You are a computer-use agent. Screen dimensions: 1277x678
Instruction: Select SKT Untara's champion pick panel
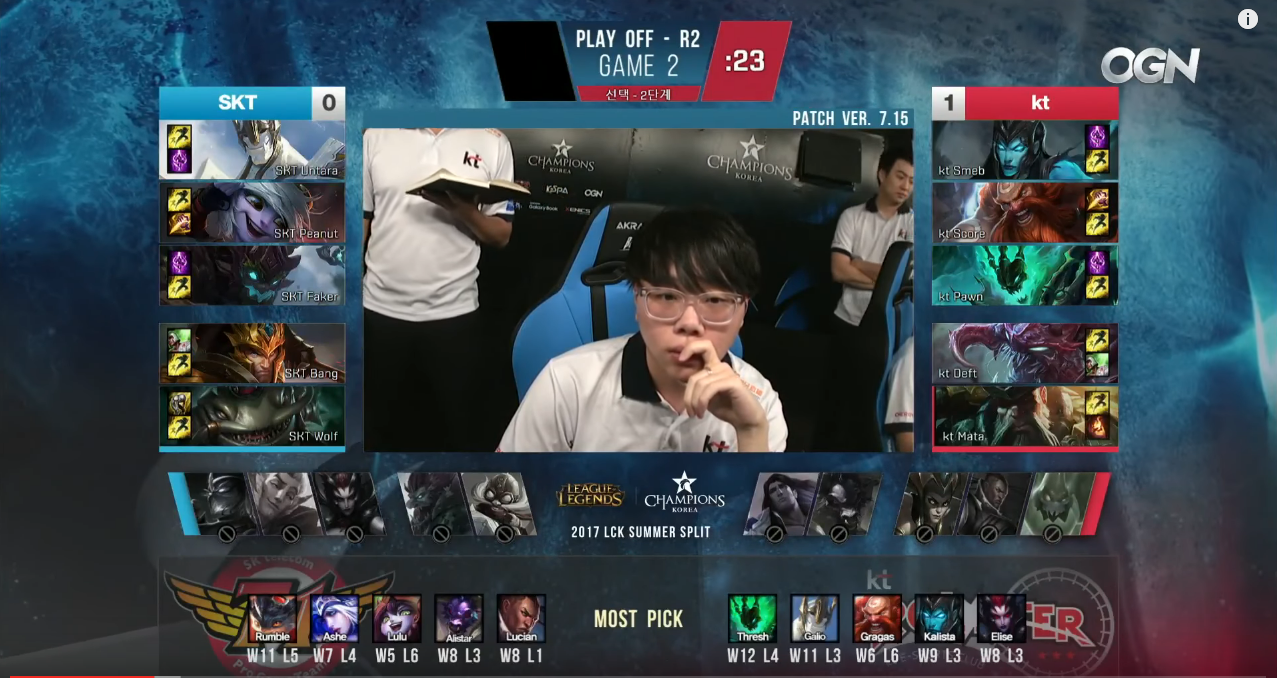pyautogui.click(x=252, y=150)
